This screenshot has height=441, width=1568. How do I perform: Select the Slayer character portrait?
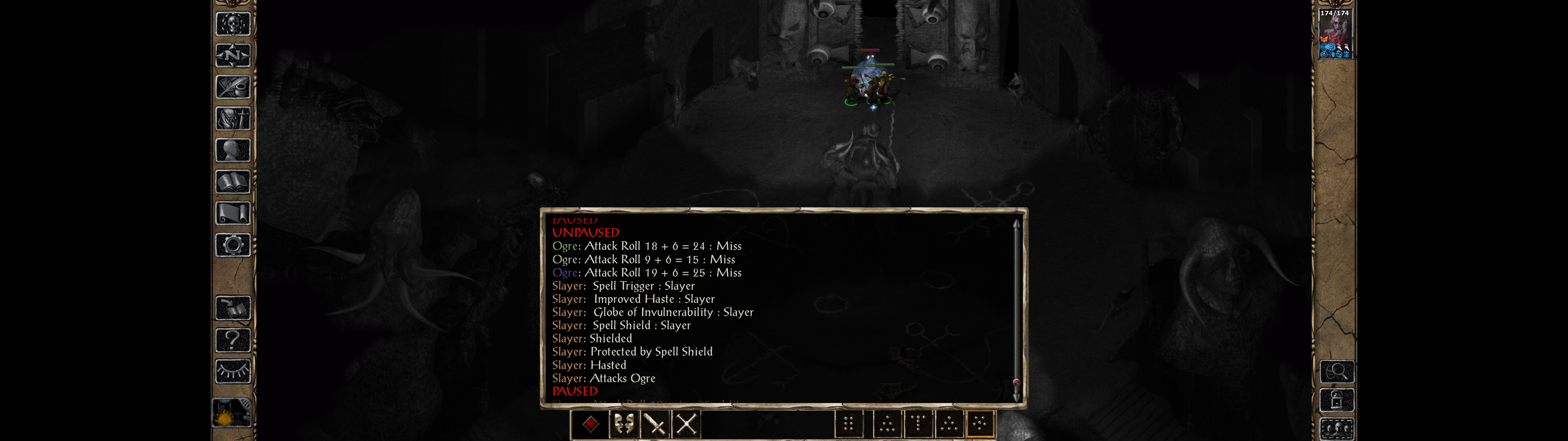[1335, 33]
